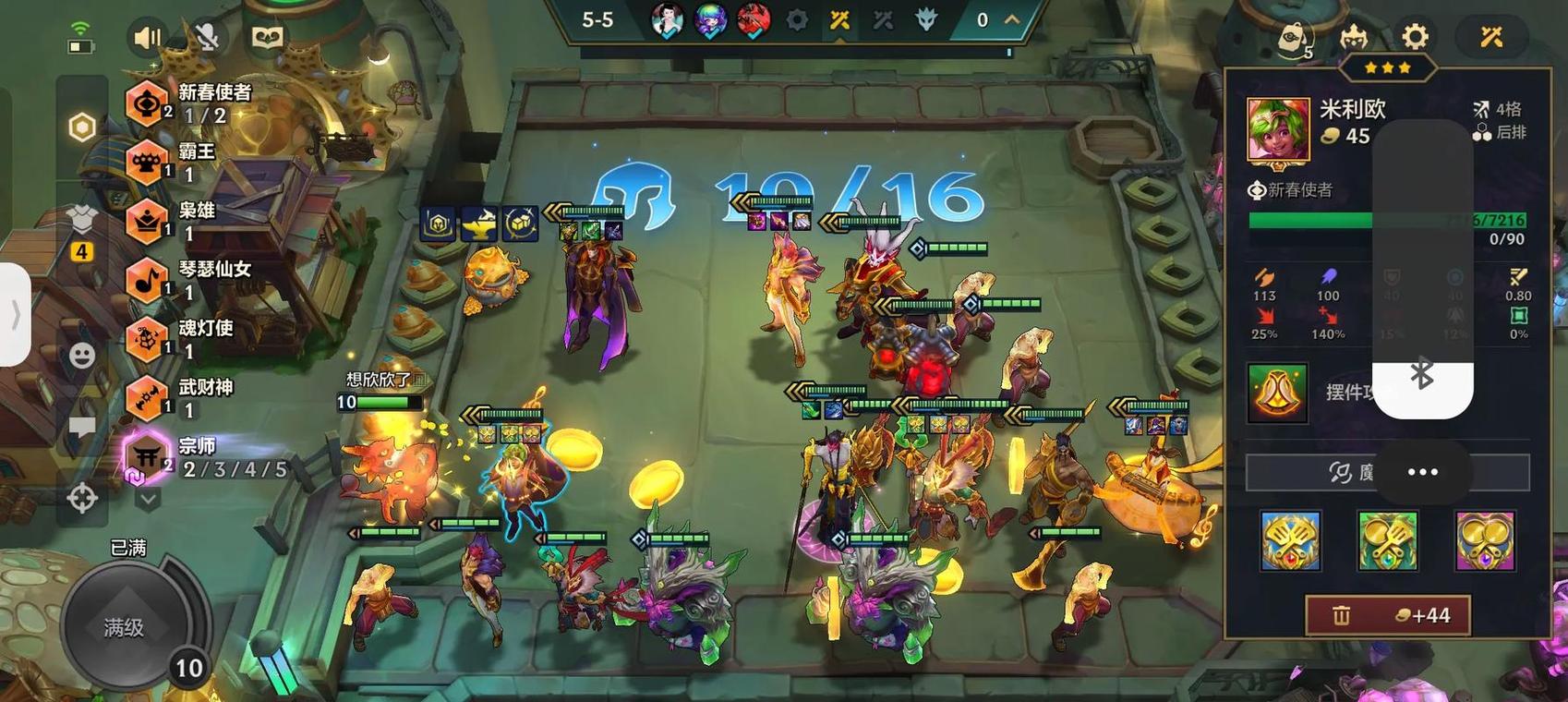Open the settings gear in the top-right corner

coord(1414,37)
